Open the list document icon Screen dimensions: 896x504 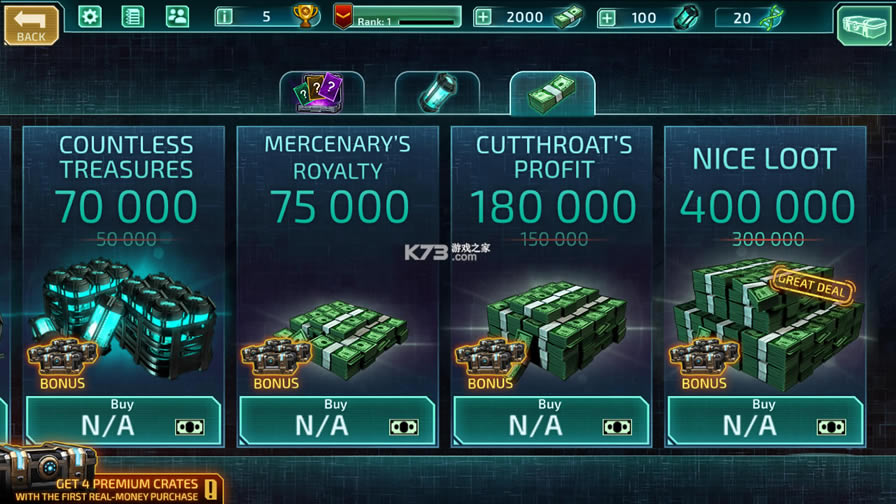tap(133, 16)
